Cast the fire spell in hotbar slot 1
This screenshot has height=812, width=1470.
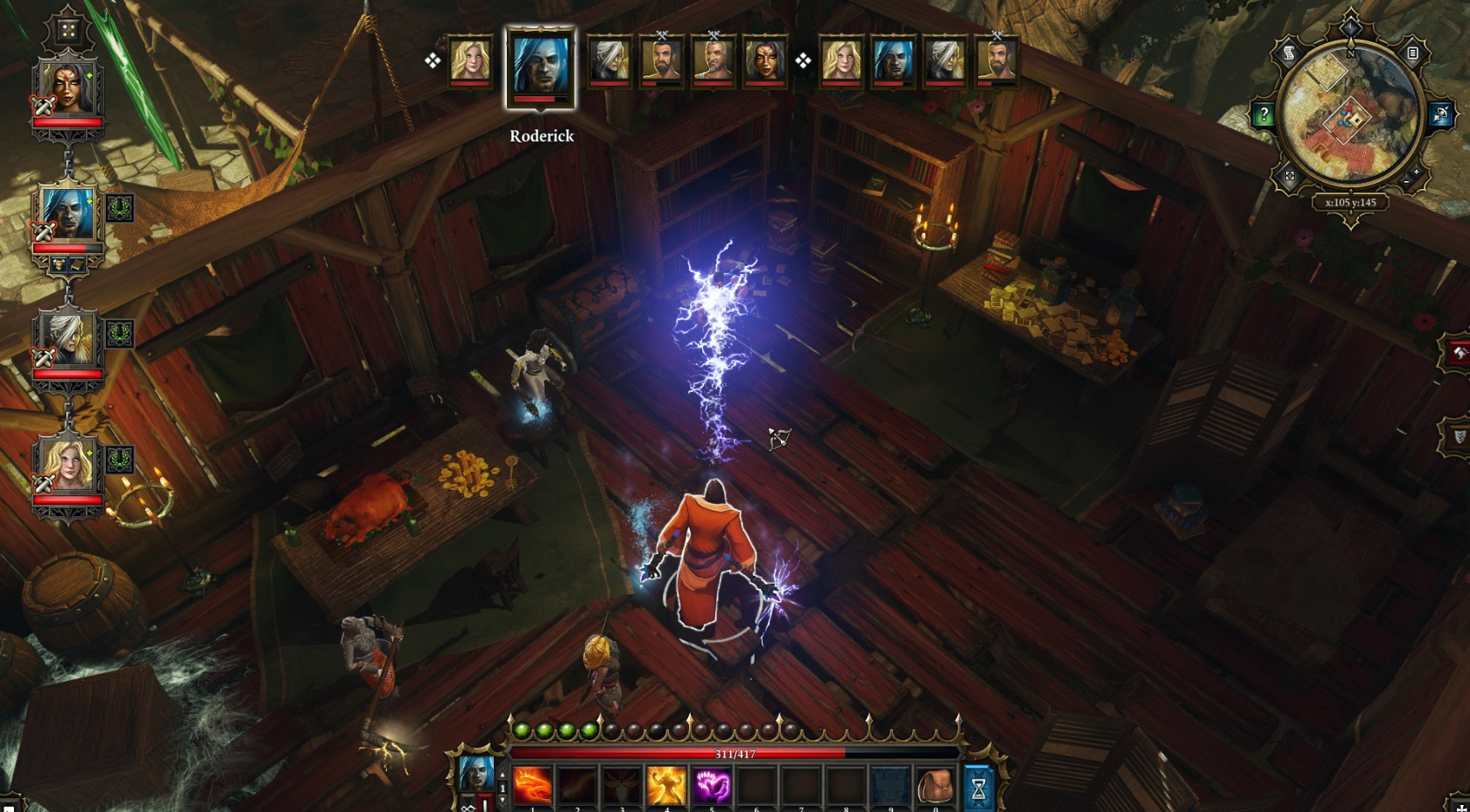coord(532,786)
